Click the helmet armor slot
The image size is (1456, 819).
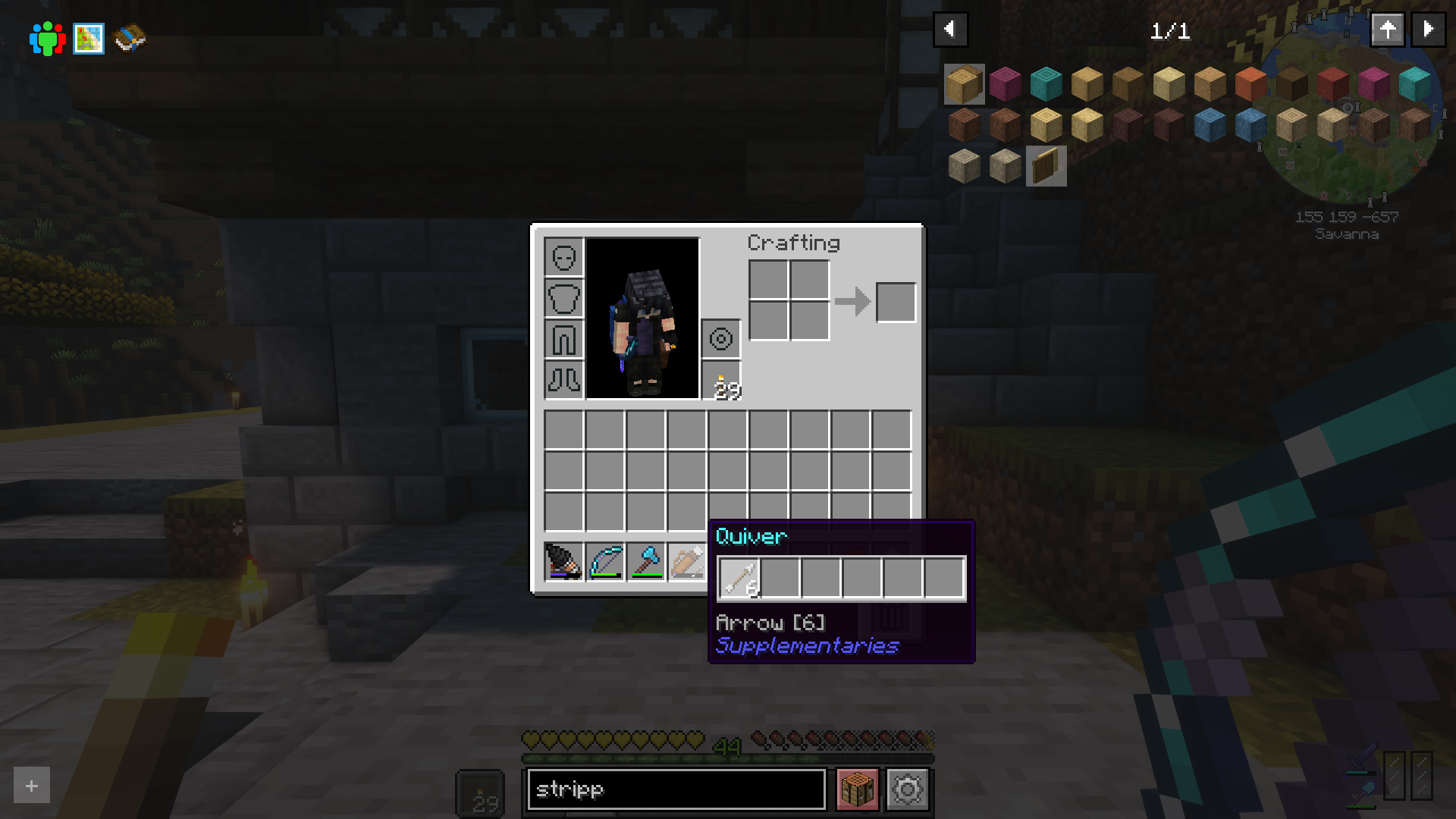(563, 258)
